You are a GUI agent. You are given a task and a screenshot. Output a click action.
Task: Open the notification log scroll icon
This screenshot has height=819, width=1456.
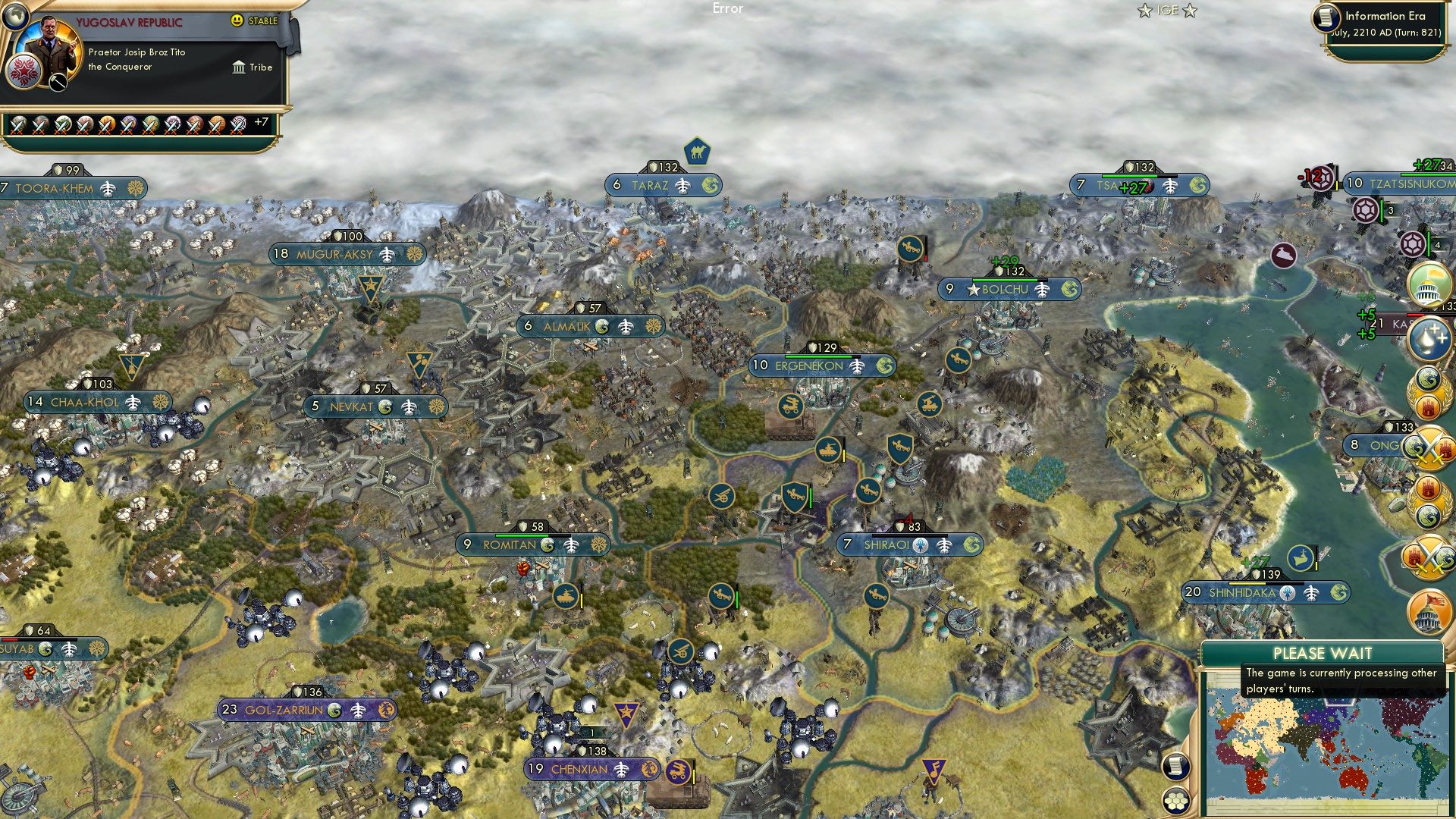pos(1175,767)
